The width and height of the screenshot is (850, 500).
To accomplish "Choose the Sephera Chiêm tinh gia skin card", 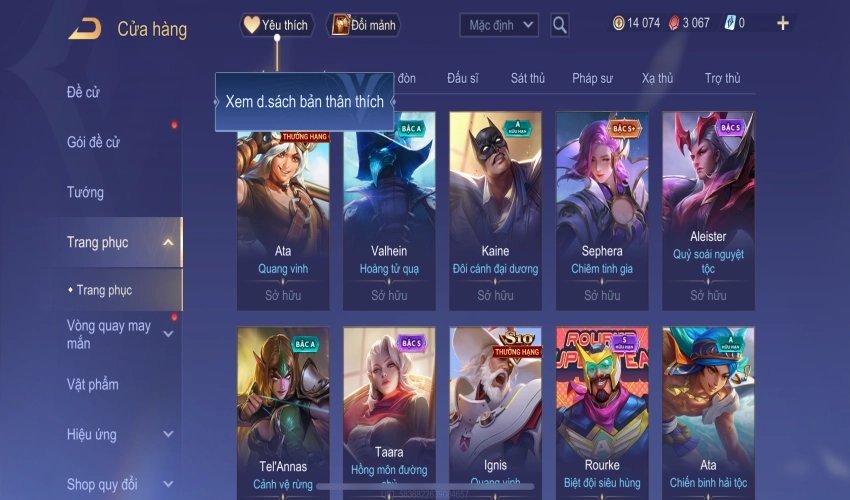I will click(x=602, y=210).
